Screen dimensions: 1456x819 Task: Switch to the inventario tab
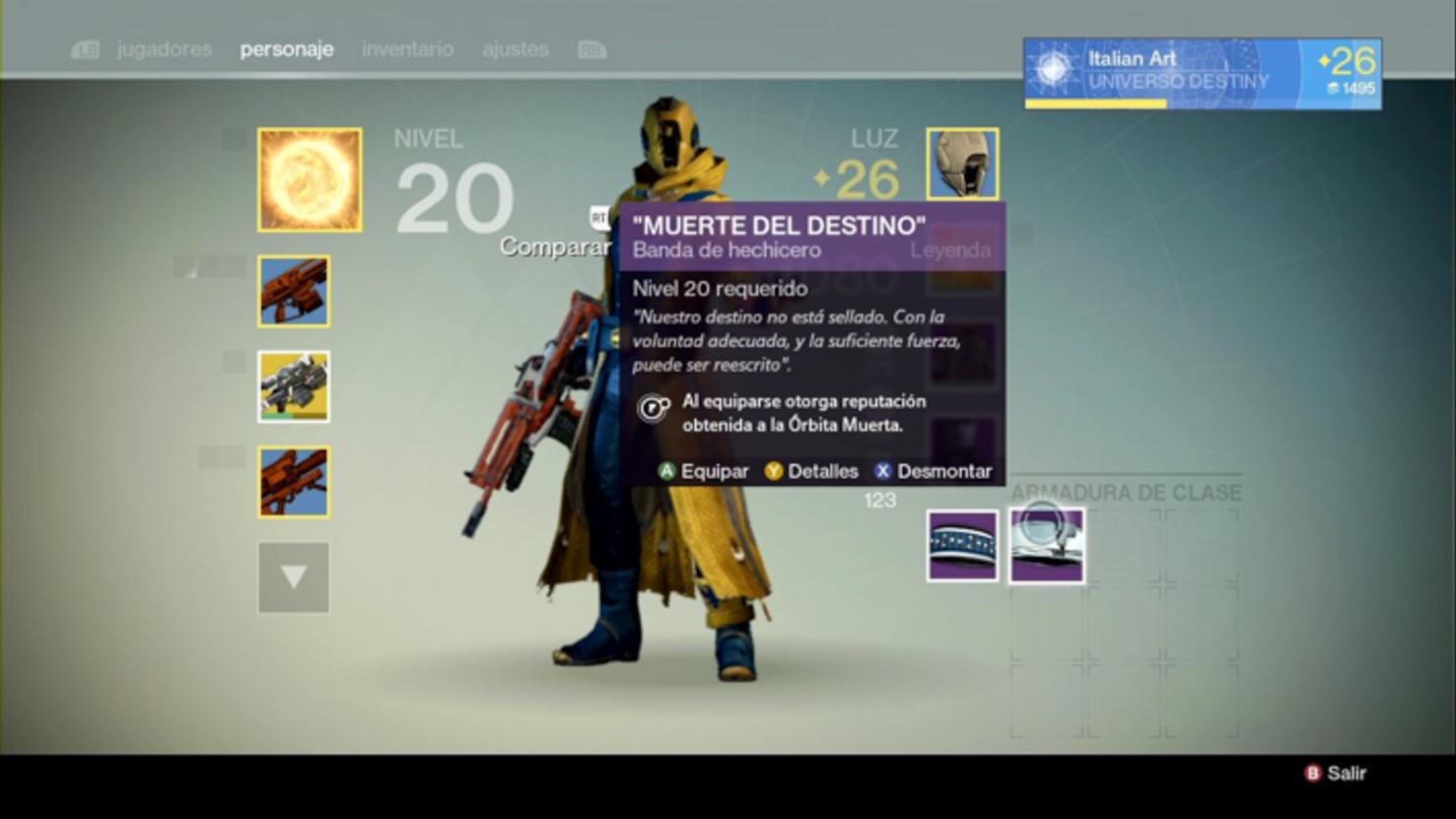point(407,49)
